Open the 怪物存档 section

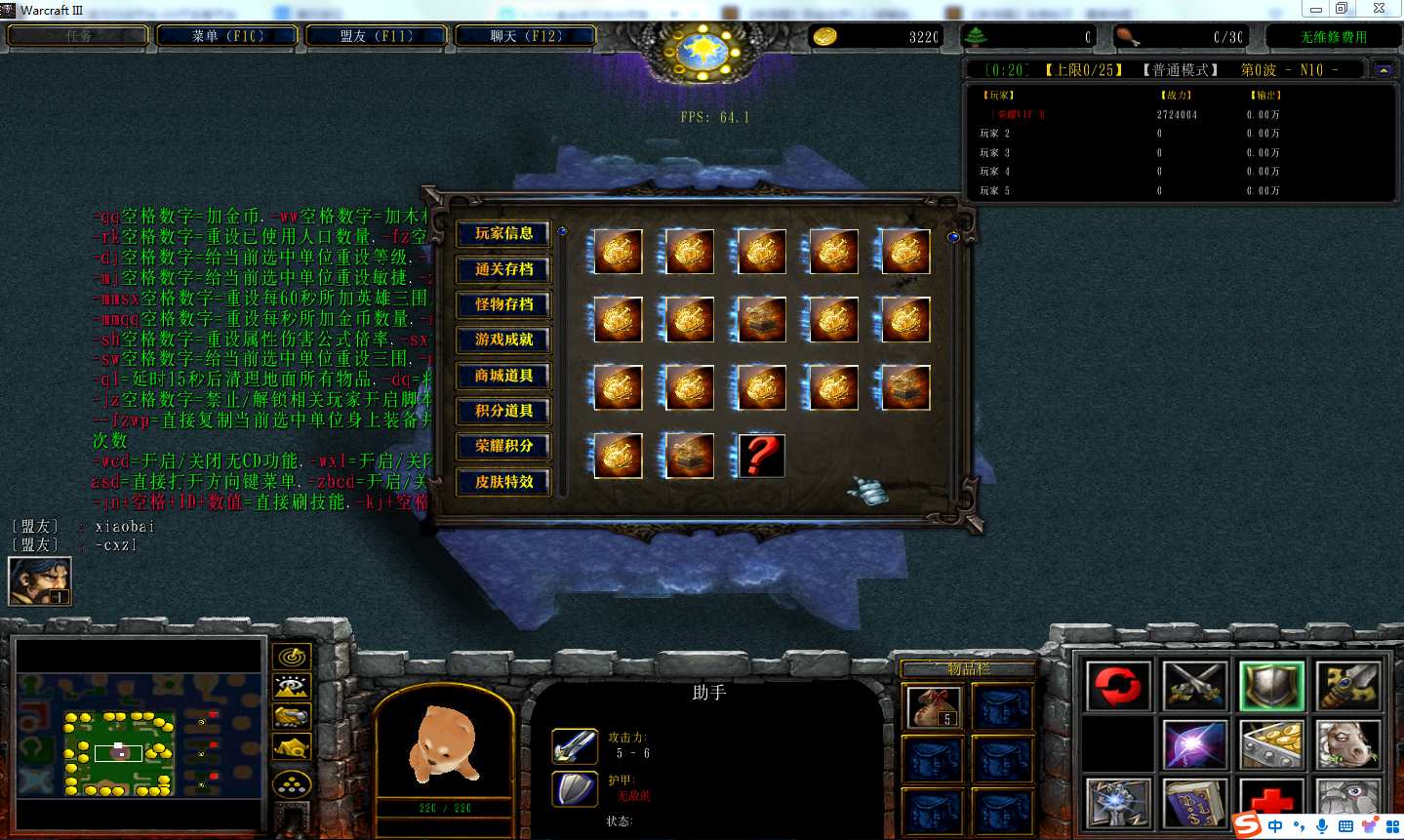coord(503,304)
